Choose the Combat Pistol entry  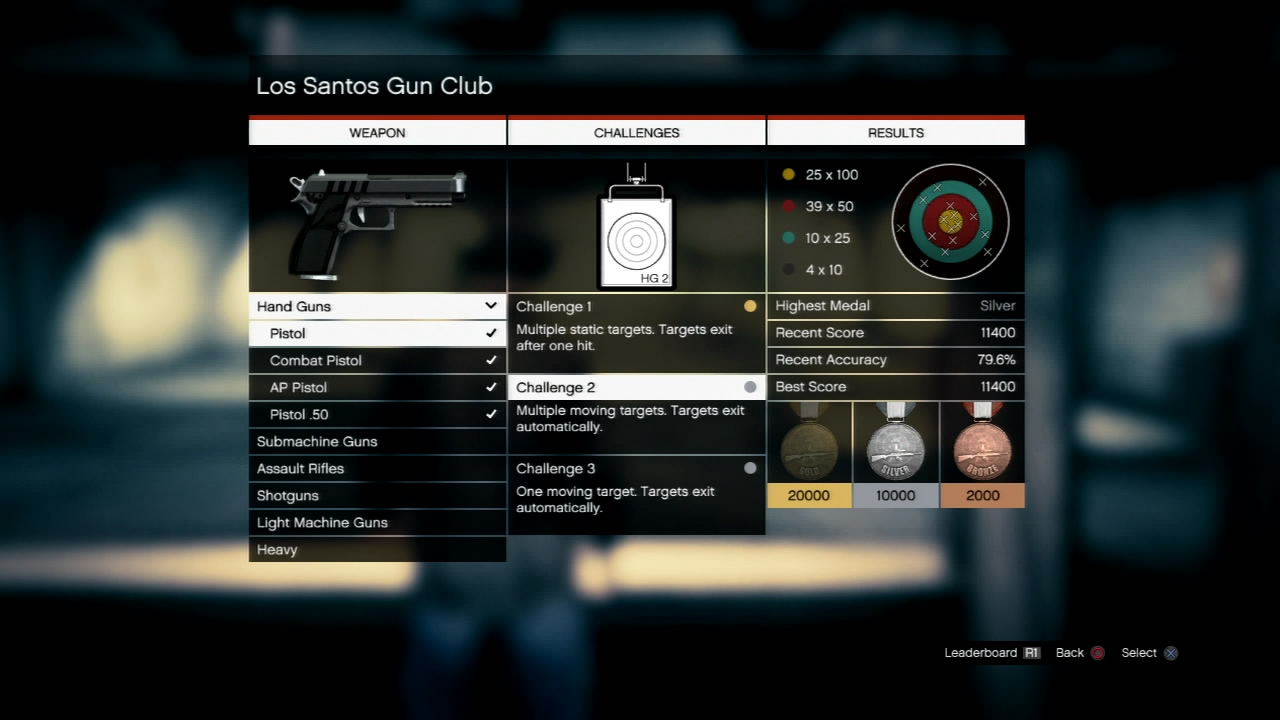point(377,360)
